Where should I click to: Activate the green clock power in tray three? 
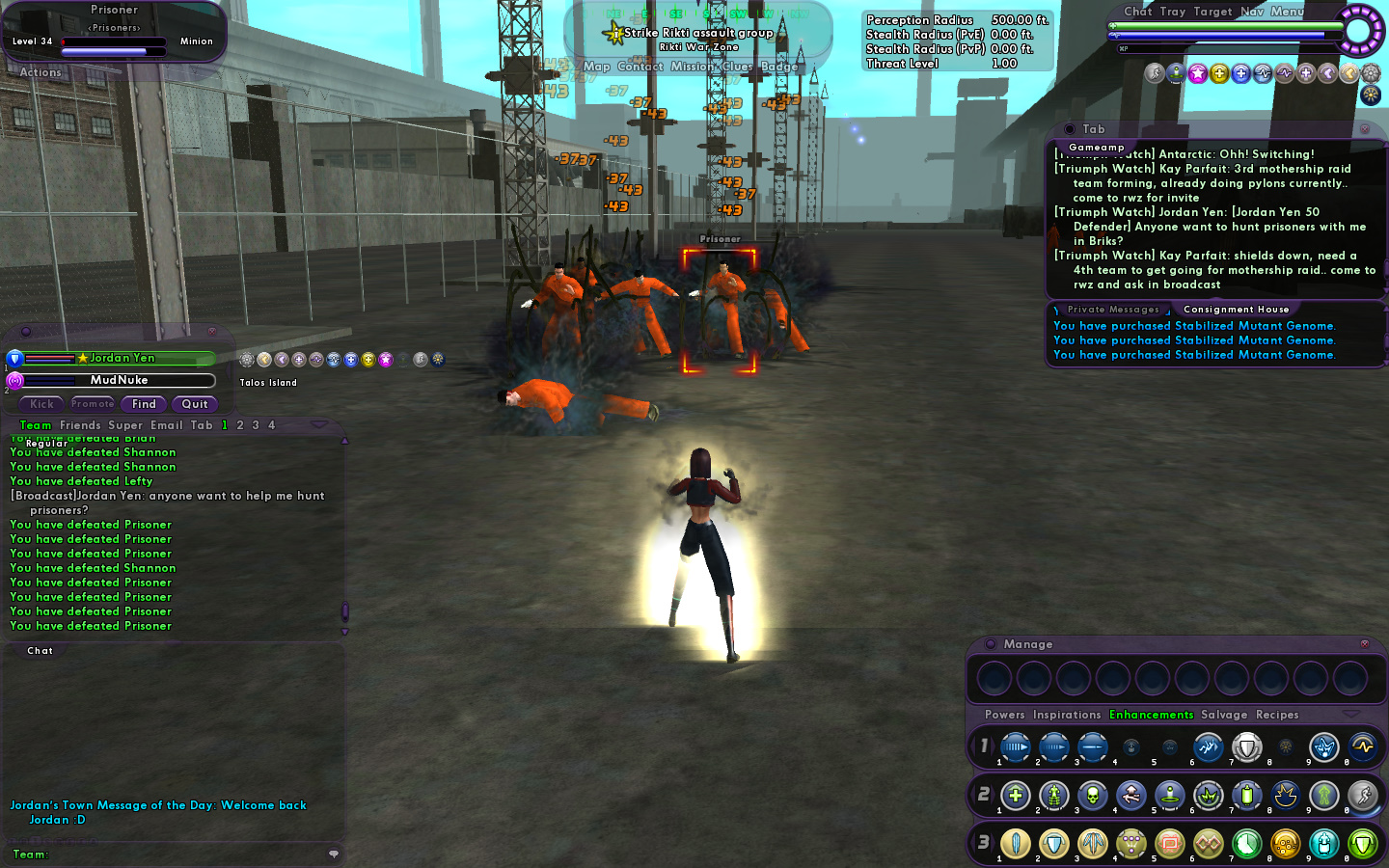pyautogui.click(x=1246, y=844)
